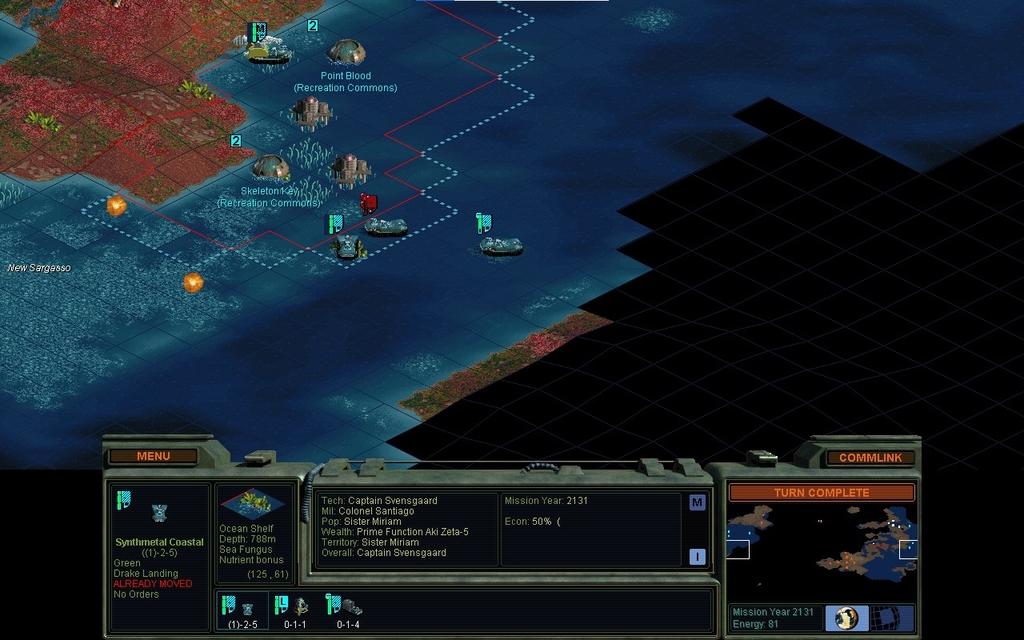Open the COMMLINK panel
Viewport: 1024px width, 640px height.
click(x=870, y=457)
